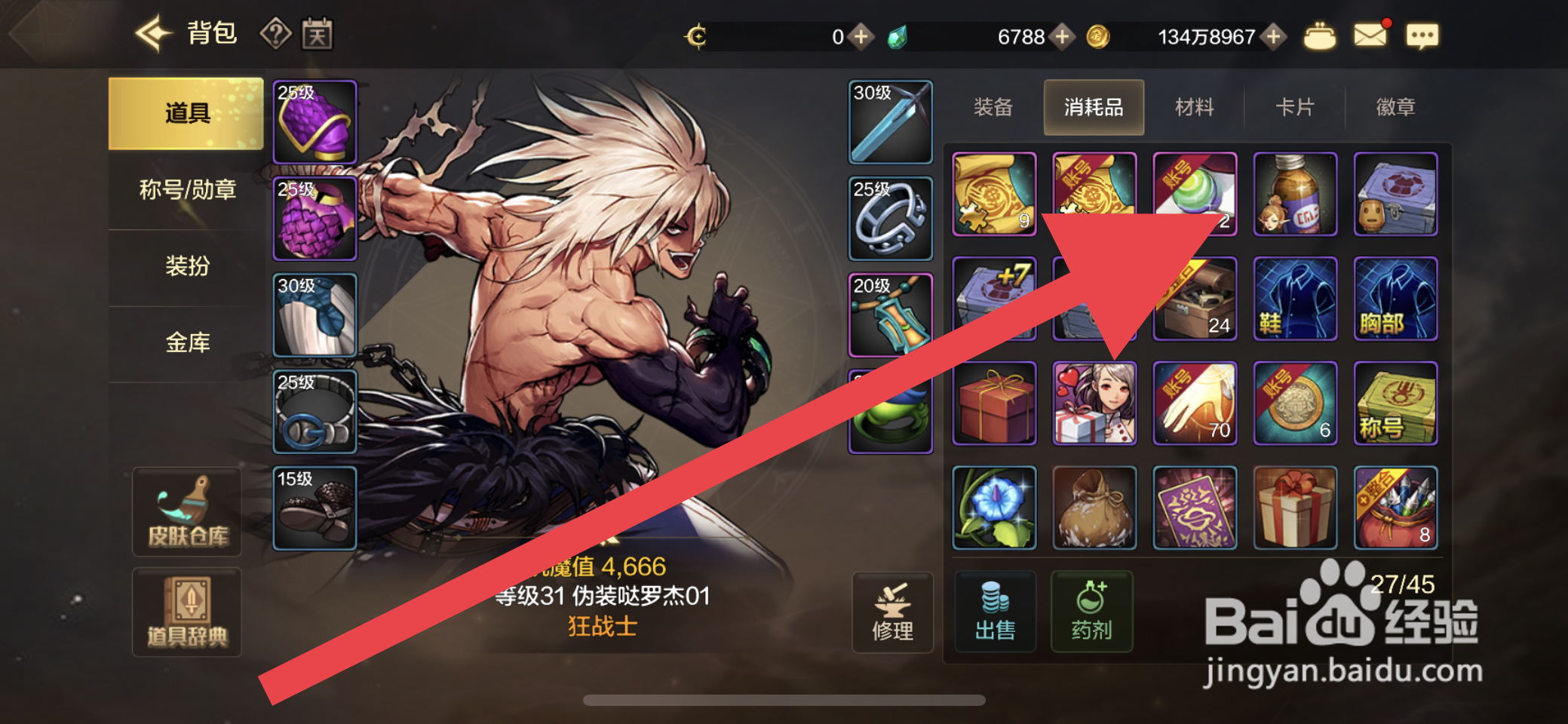Open the help question mark icon
Image resolution: width=1568 pixels, height=724 pixels.
coord(276,32)
